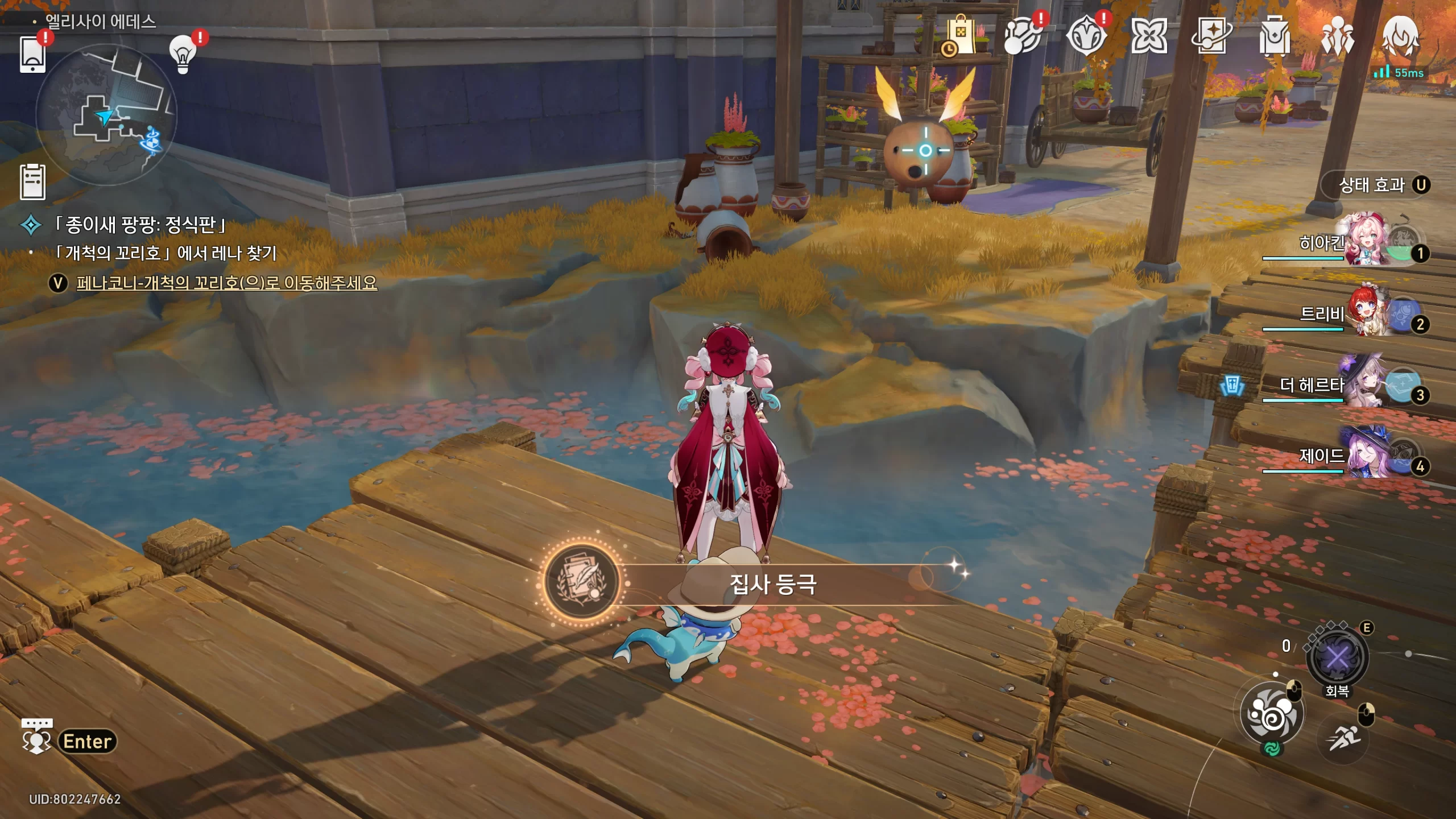
Task: Open the phone menu icon
Action: pyautogui.click(x=32, y=54)
